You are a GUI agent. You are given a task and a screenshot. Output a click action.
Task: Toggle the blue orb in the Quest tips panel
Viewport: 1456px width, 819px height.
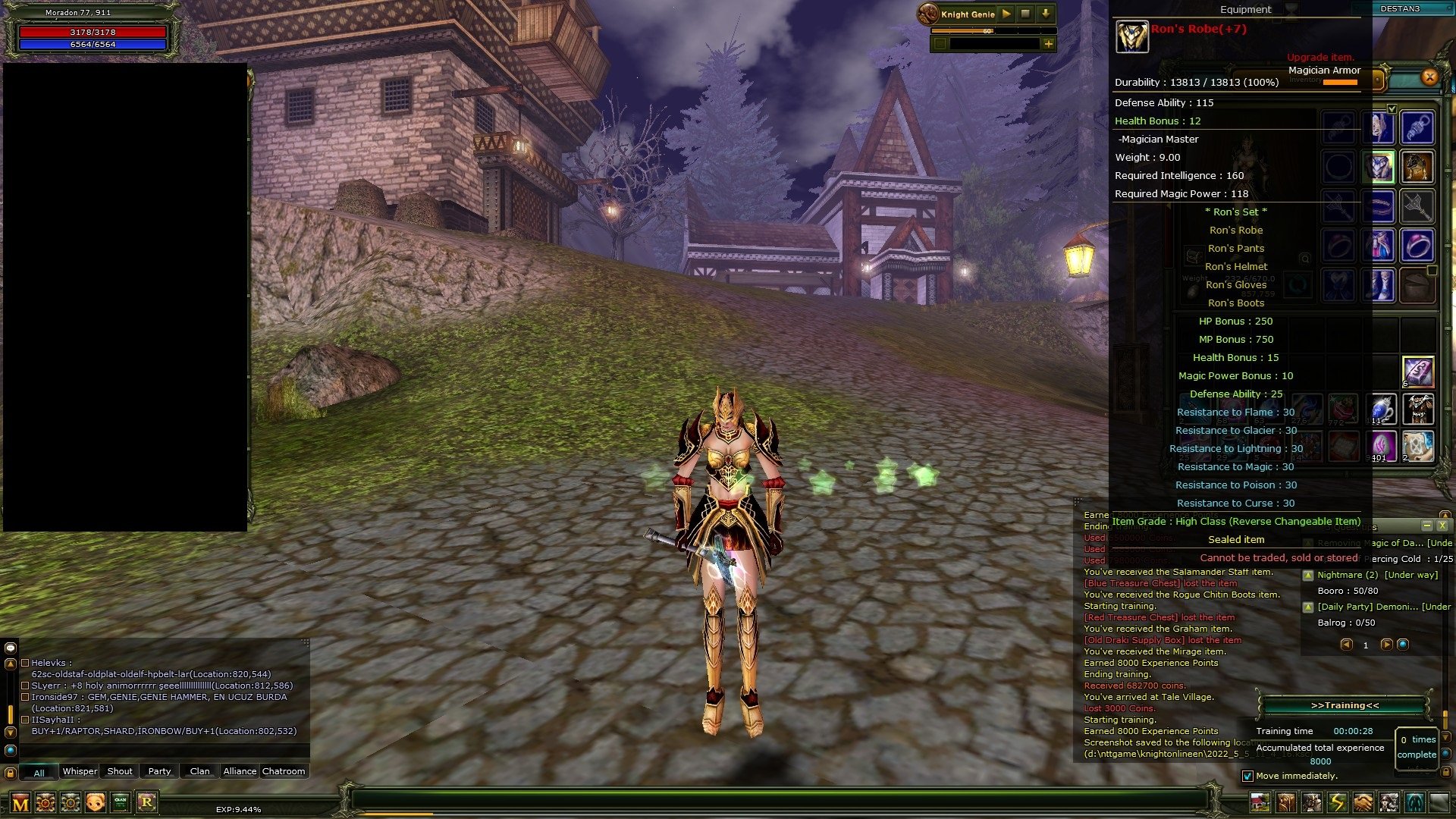[x=1404, y=645]
